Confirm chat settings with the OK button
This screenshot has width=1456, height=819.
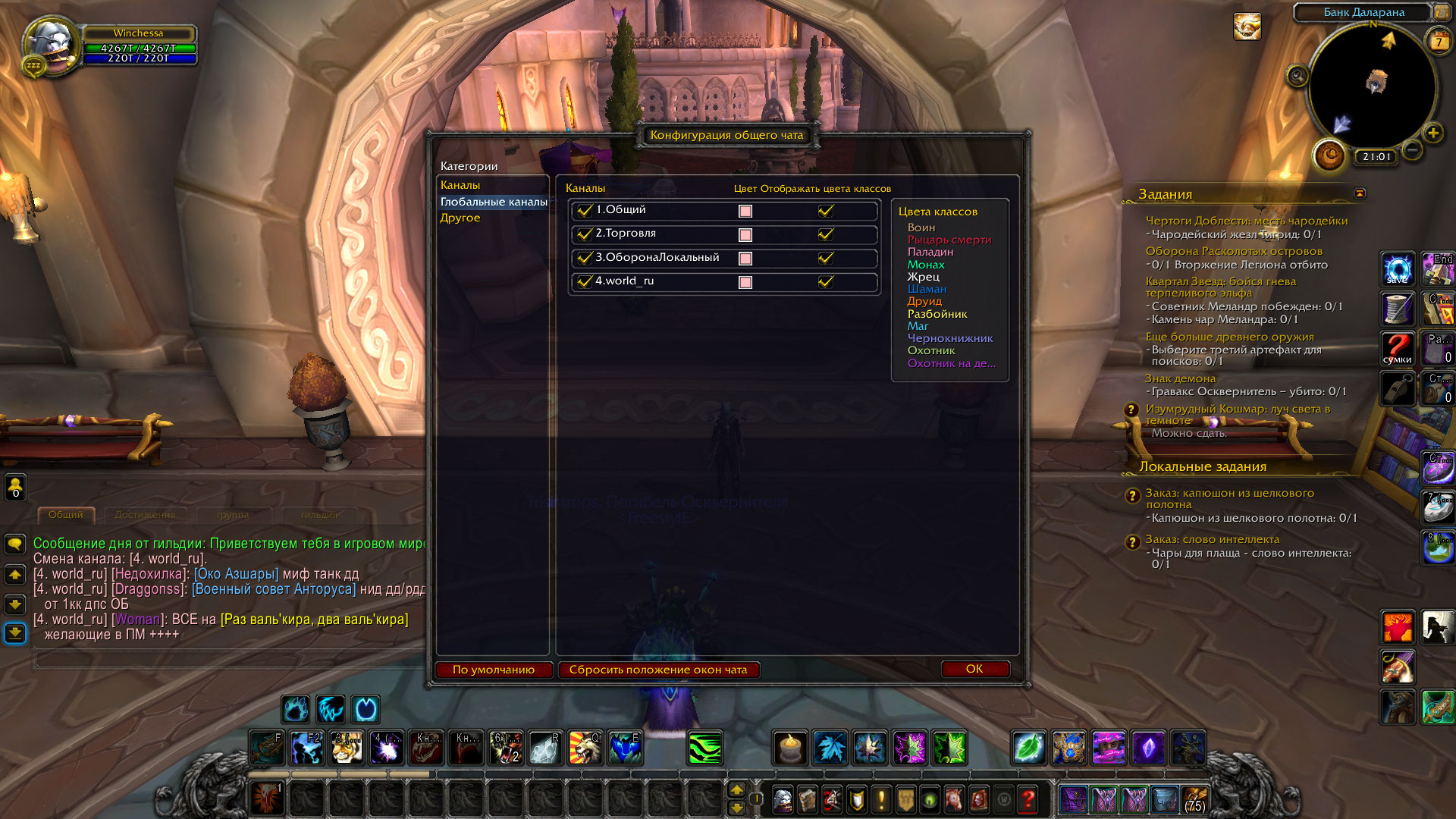click(974, 669)
